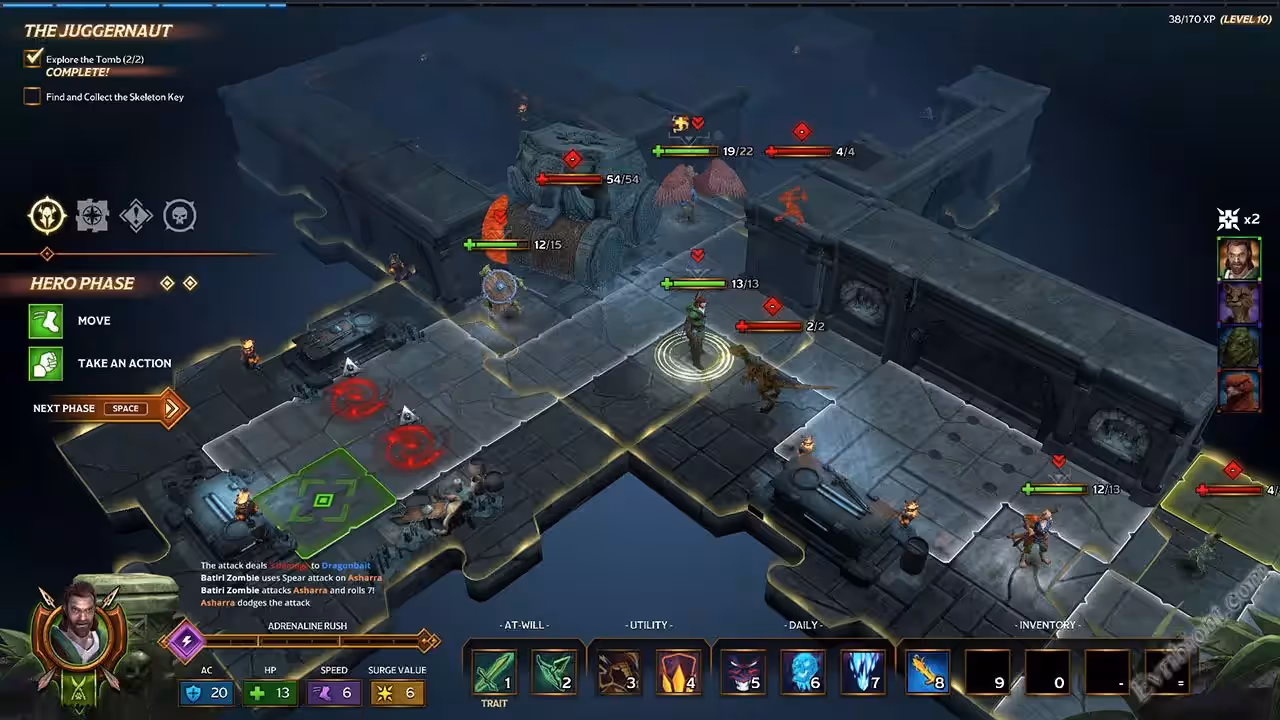The image size is (1280, 720).
Task: Use the golden sword inventory item
Action: click(x=926, y=671)
